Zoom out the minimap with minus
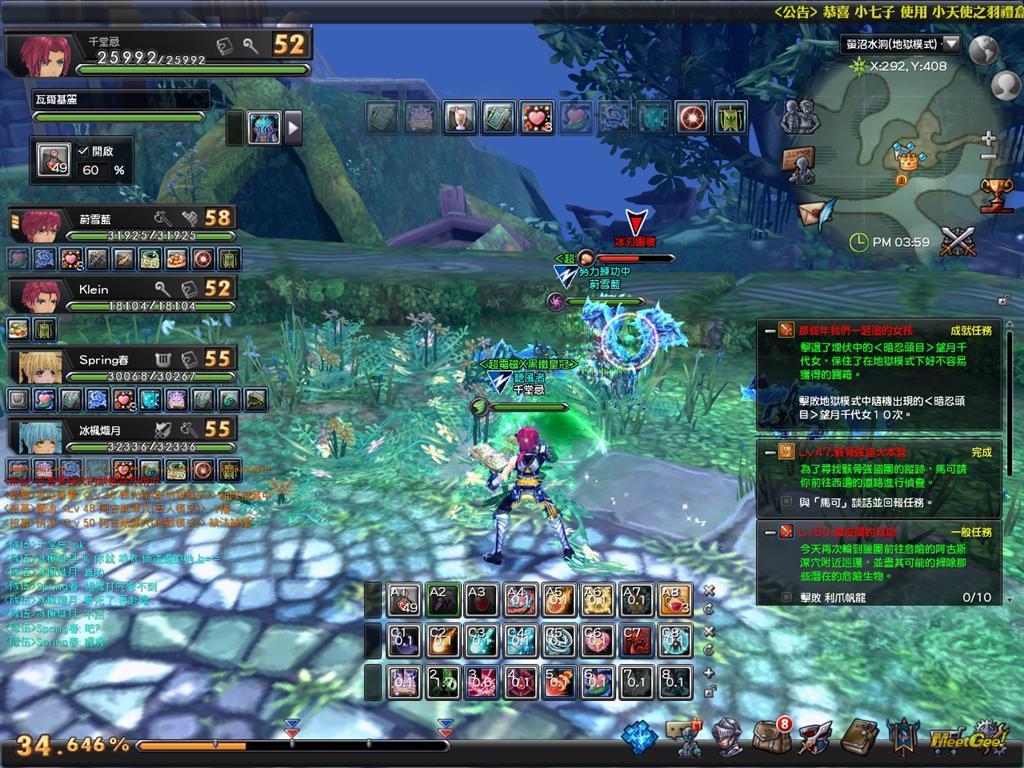This screenshot has height=768, width=1024. (989, 157)
